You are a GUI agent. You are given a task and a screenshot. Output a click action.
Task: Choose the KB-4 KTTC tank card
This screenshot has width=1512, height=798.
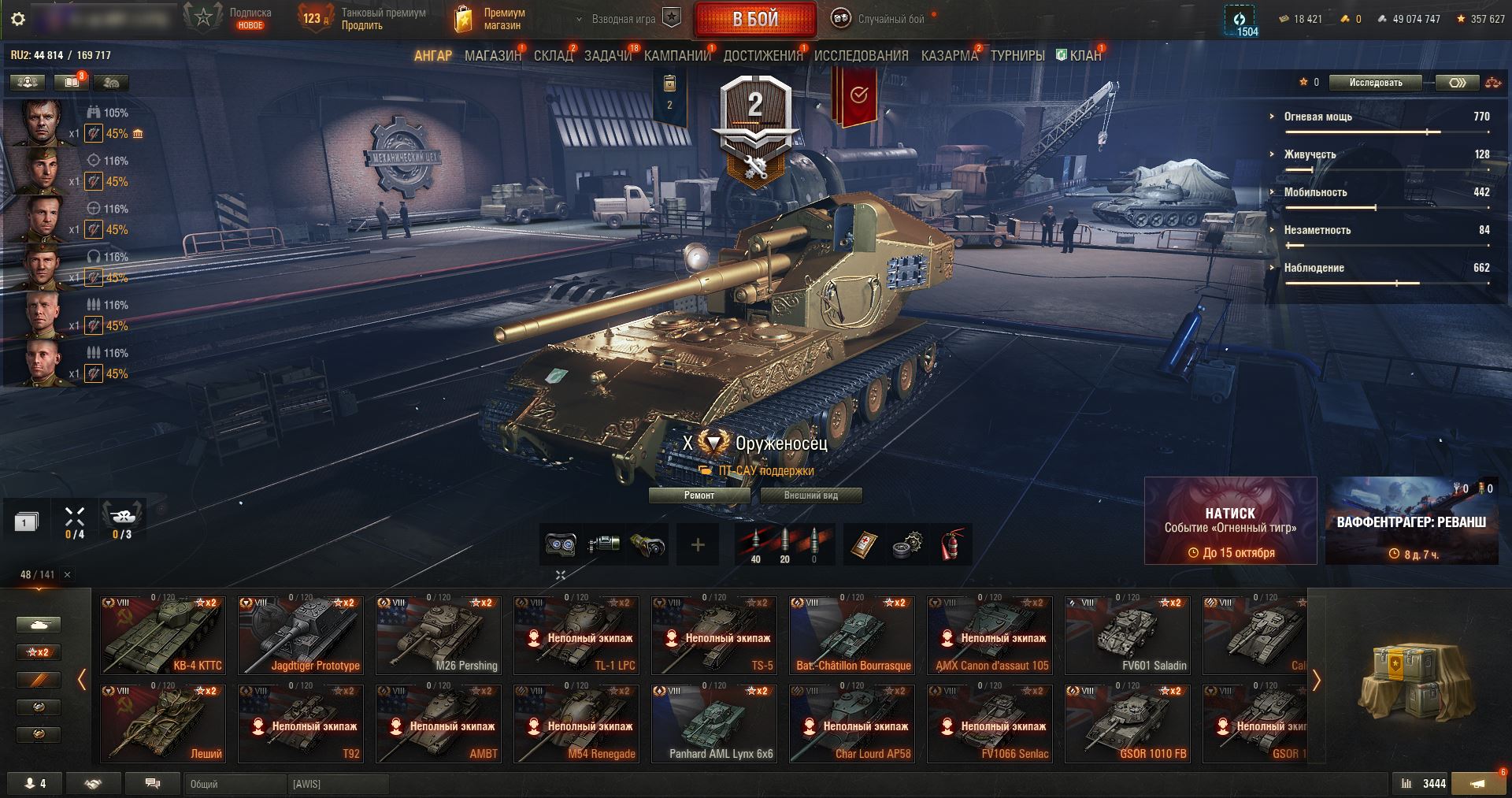[x=163, y=635]
